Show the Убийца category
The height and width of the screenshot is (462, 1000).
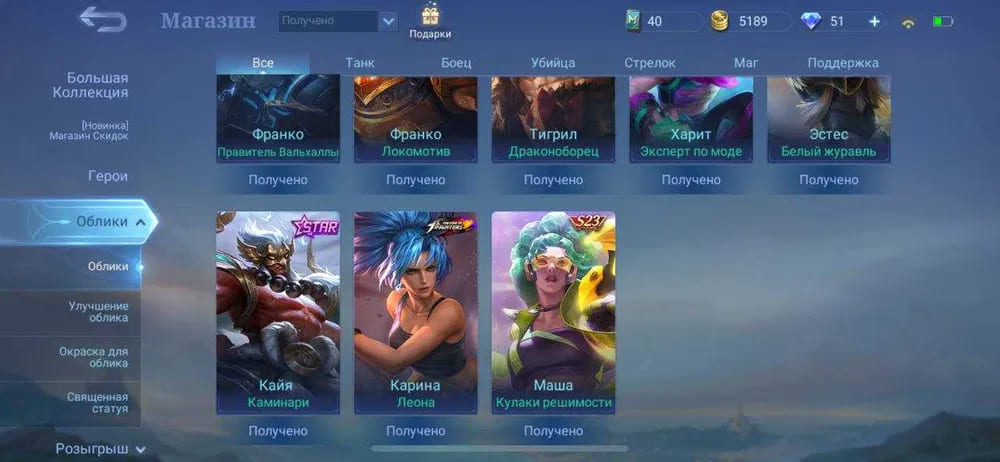pos(553,63)
